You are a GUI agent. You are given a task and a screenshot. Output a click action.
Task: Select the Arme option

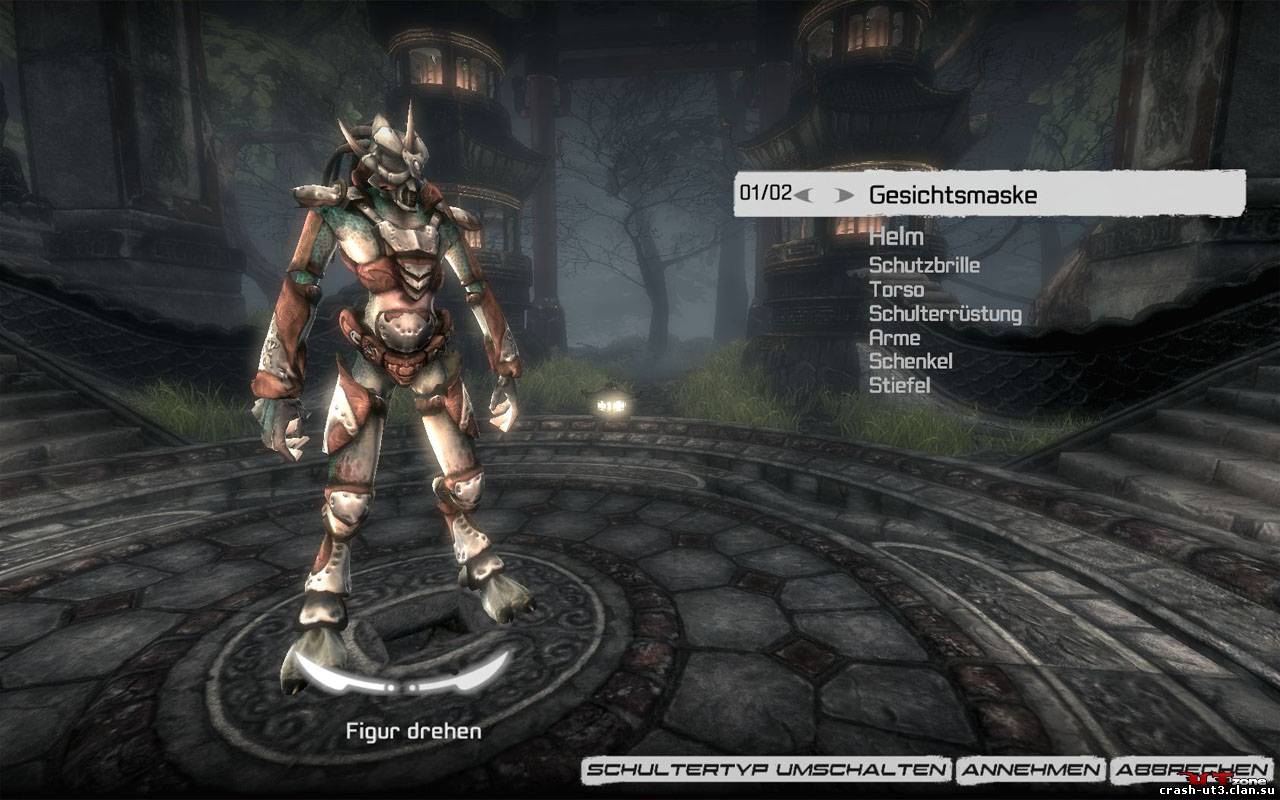pyautogui.click(x=894, y=338)
